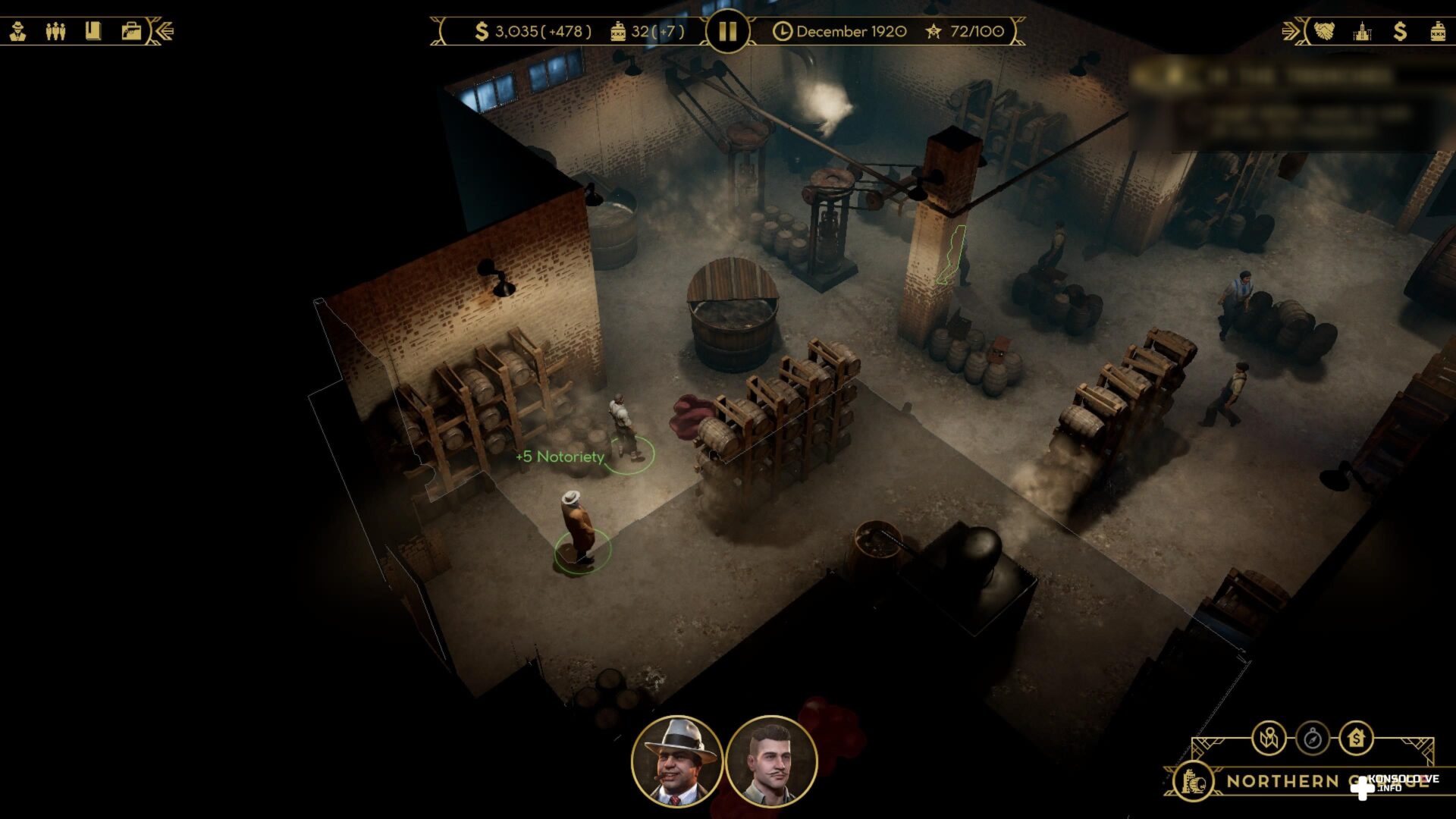Open the city buildings overview icon

pyautogui.click(x=1362, y=31)
